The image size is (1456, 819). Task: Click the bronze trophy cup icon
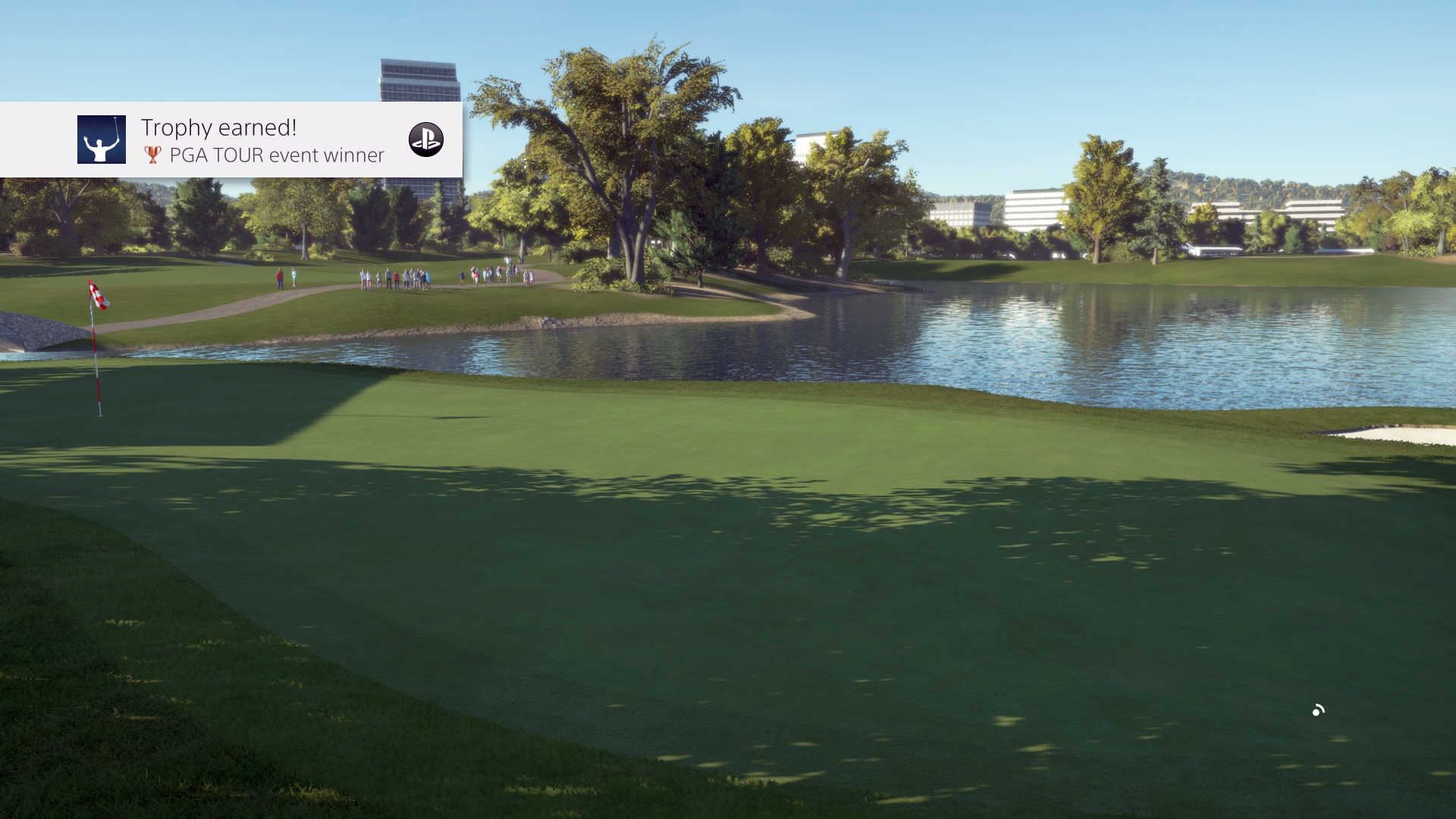[x=152, y=155]
